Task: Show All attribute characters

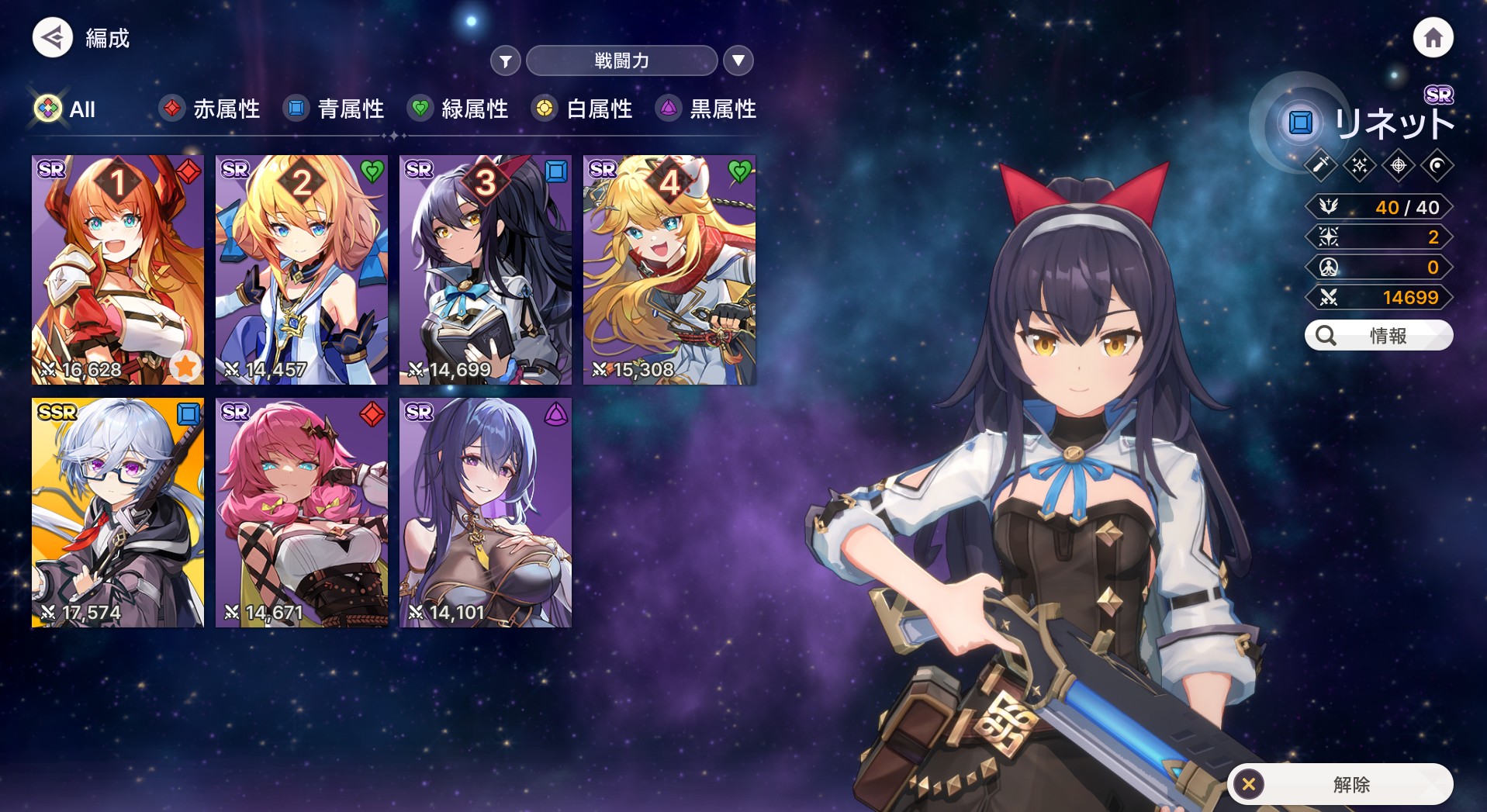Action: [x=66, y=109]
